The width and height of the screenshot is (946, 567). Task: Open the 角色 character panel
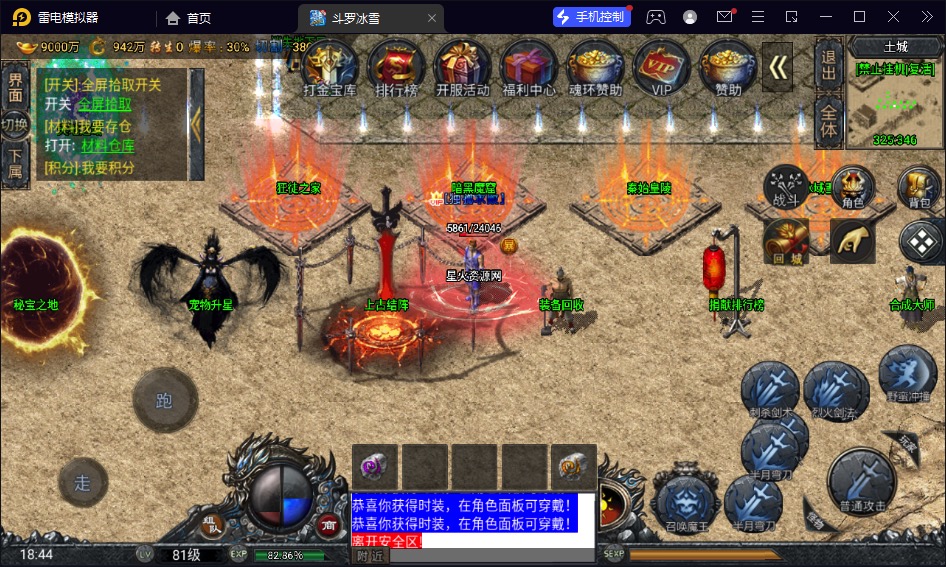pyautogui.click(x=852, y=187)
